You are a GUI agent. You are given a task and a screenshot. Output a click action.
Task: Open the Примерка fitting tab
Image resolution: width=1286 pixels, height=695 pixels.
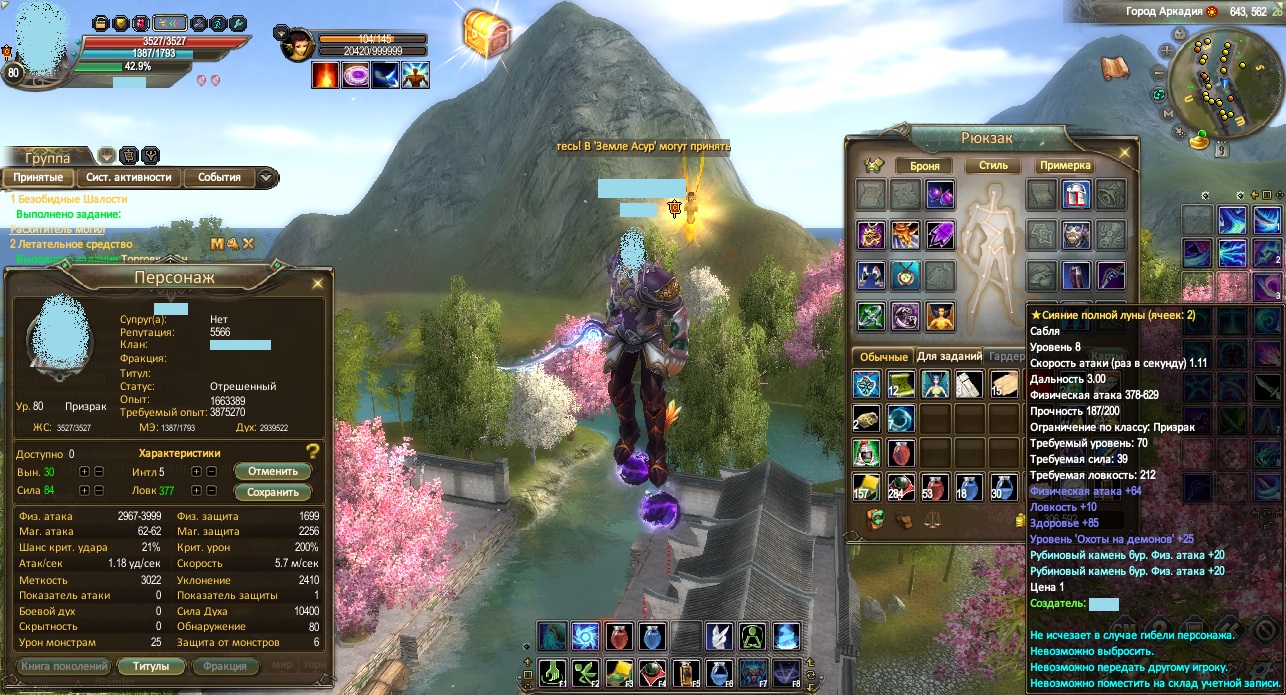tap(1064, 166)
